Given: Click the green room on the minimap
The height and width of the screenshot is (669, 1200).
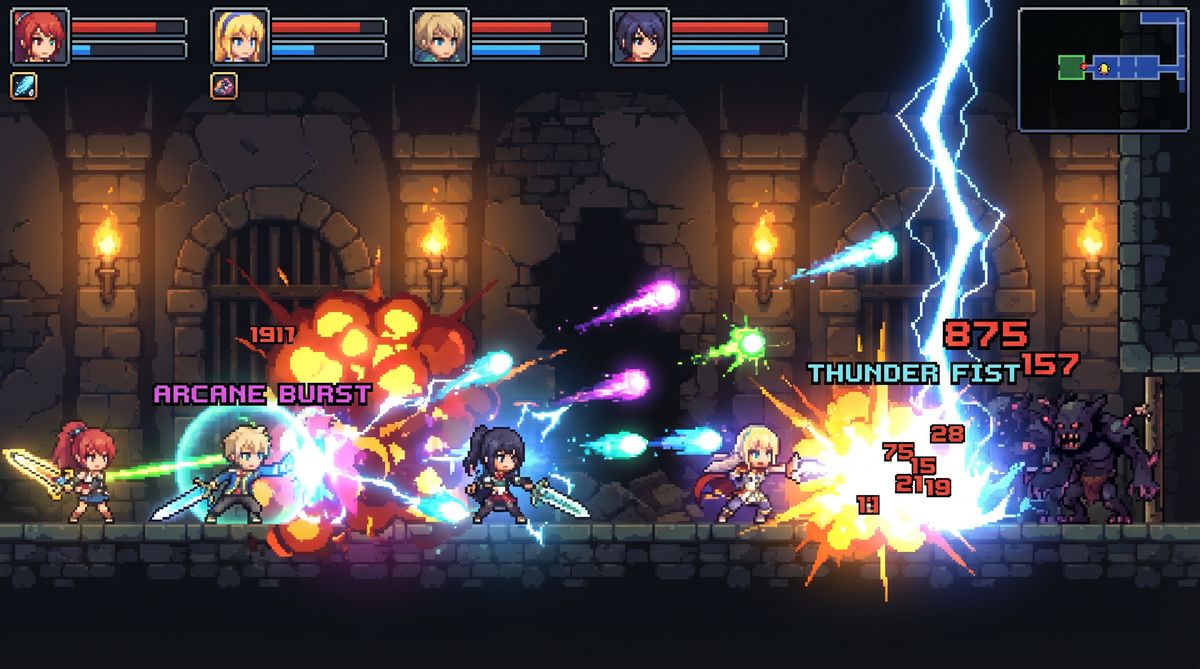Looking at the screenshot, I should click(1071, 67).
